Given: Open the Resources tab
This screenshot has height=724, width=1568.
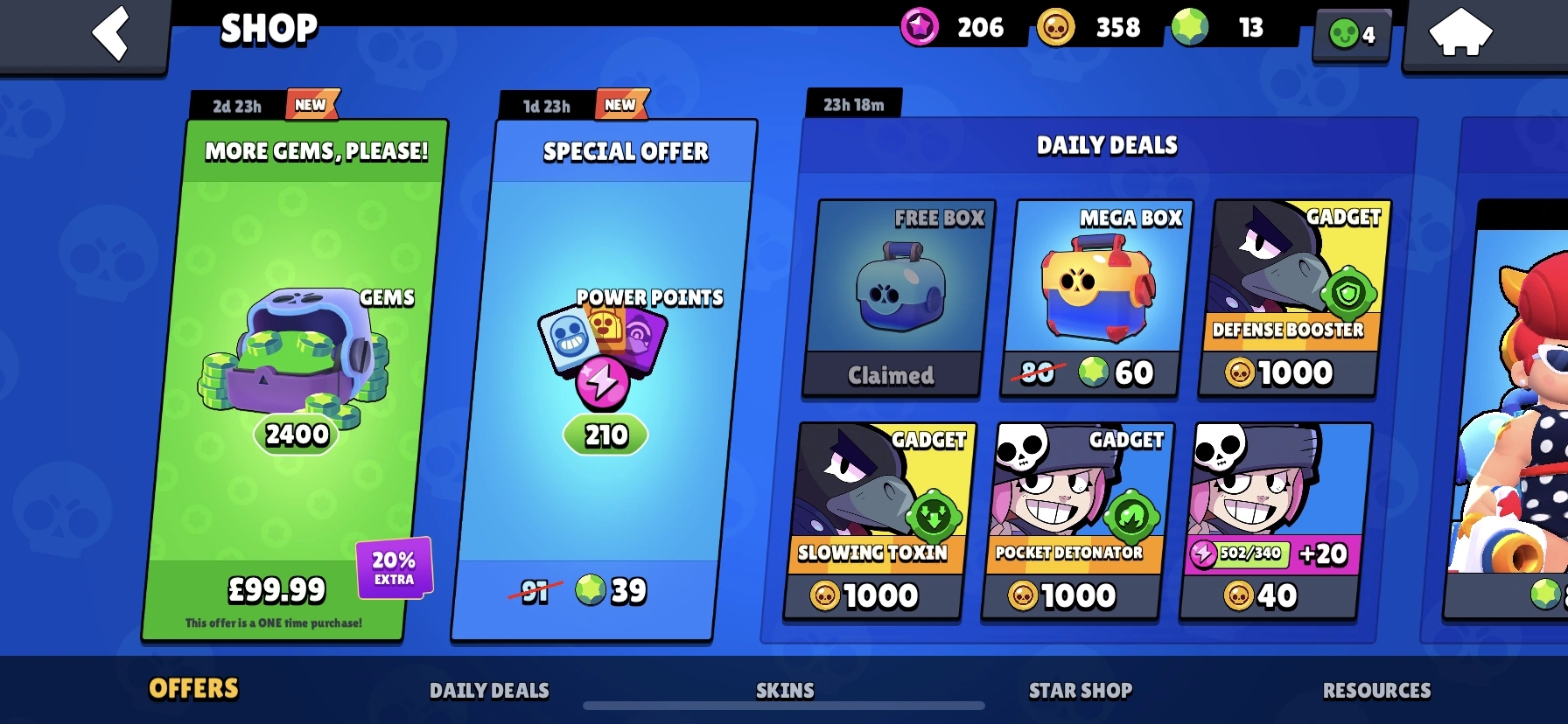Looking at the screenshot, I should click(x=1376, y=690).
